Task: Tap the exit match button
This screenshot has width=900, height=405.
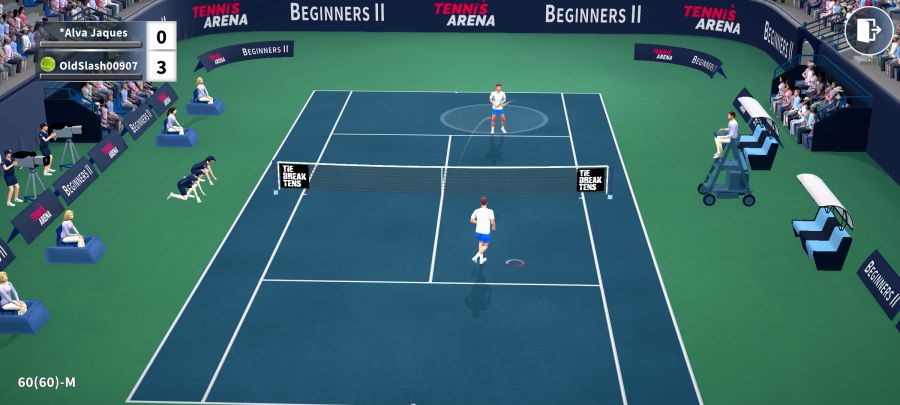Action: (x=868, y=31)
